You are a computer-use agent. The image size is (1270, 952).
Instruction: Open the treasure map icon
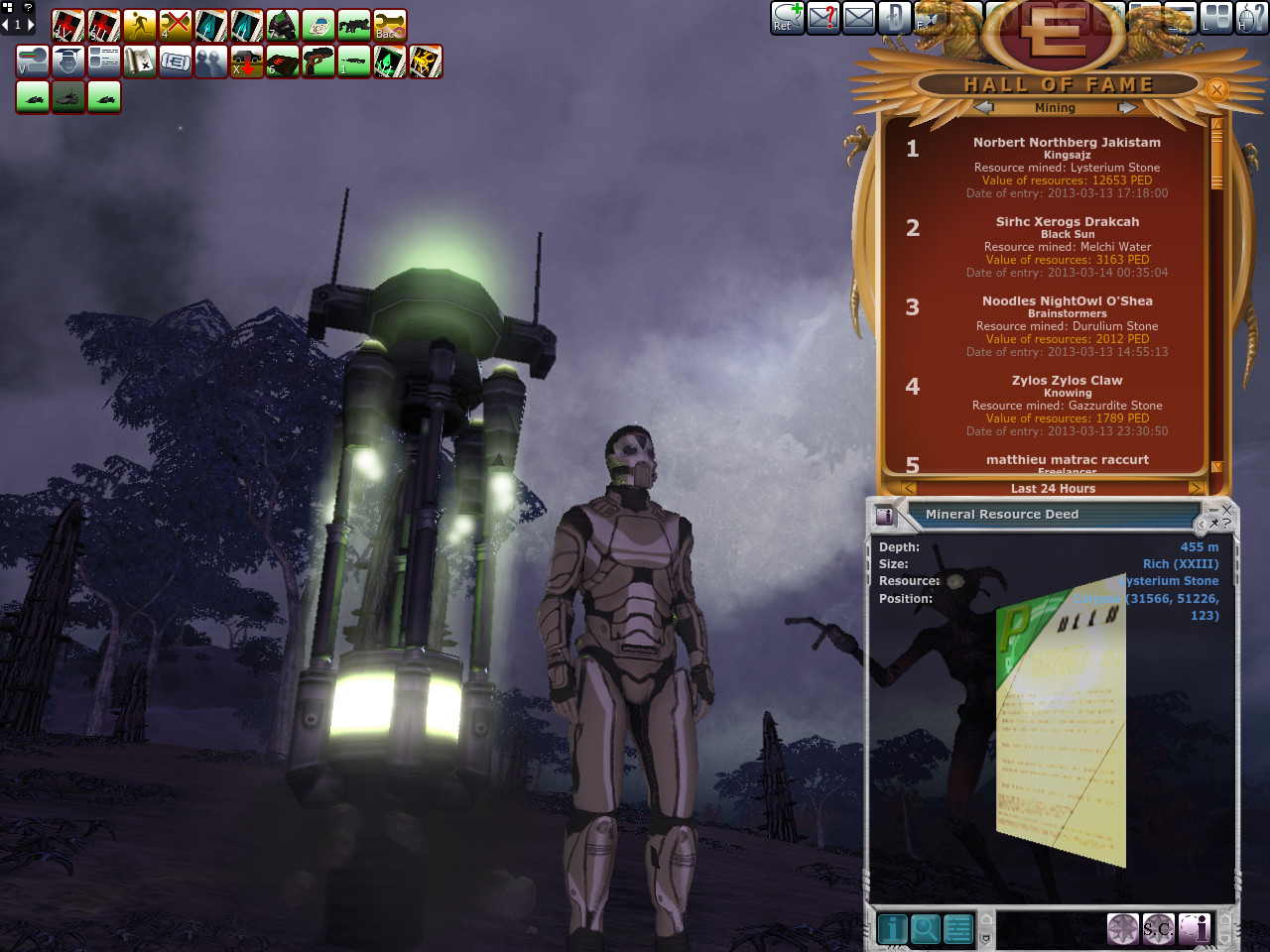[x=140, y=61]
